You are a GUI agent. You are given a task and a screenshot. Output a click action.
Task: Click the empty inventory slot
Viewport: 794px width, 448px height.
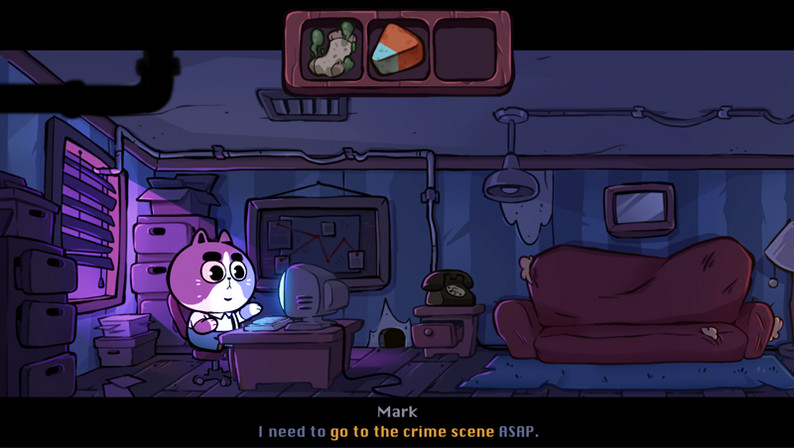[x=464, y=52]
